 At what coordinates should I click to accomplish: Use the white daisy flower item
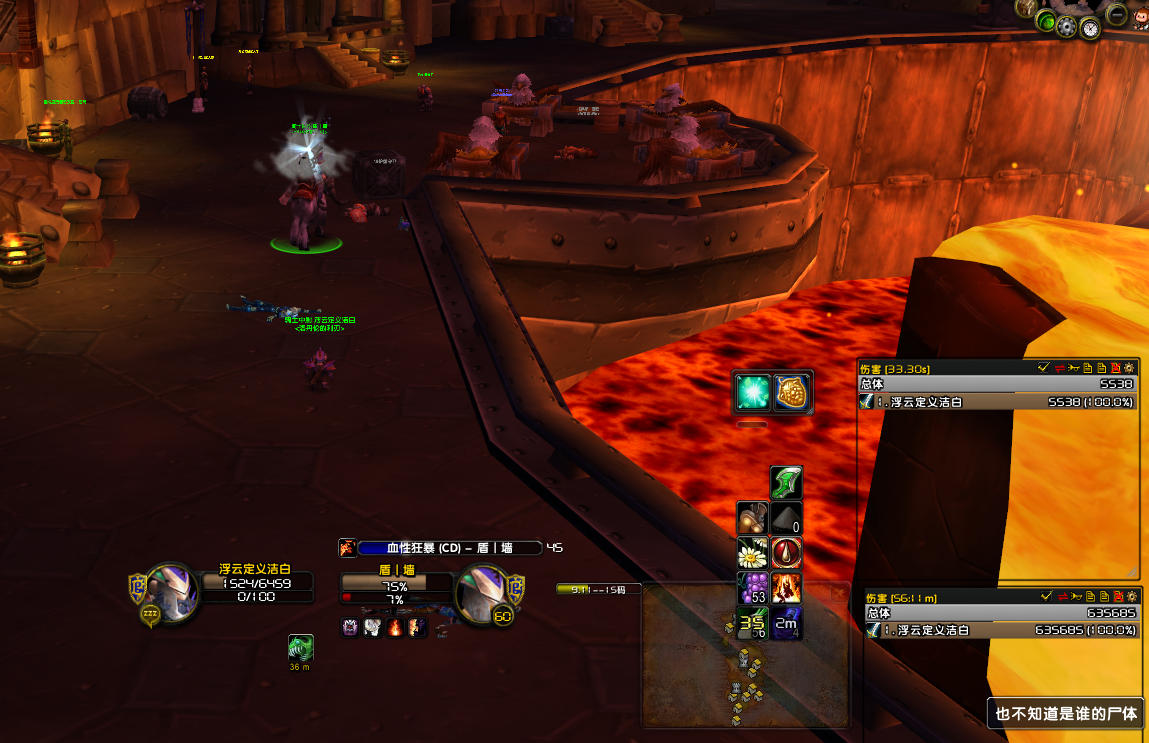[752, 553]
